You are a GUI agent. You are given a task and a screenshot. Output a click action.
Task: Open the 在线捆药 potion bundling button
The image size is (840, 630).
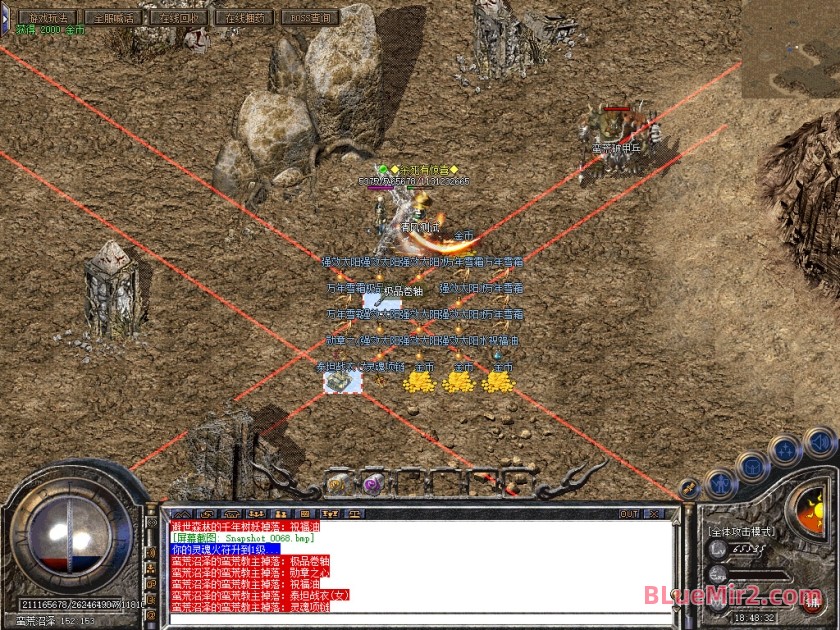pyautogui.click(x=245, y=17)
